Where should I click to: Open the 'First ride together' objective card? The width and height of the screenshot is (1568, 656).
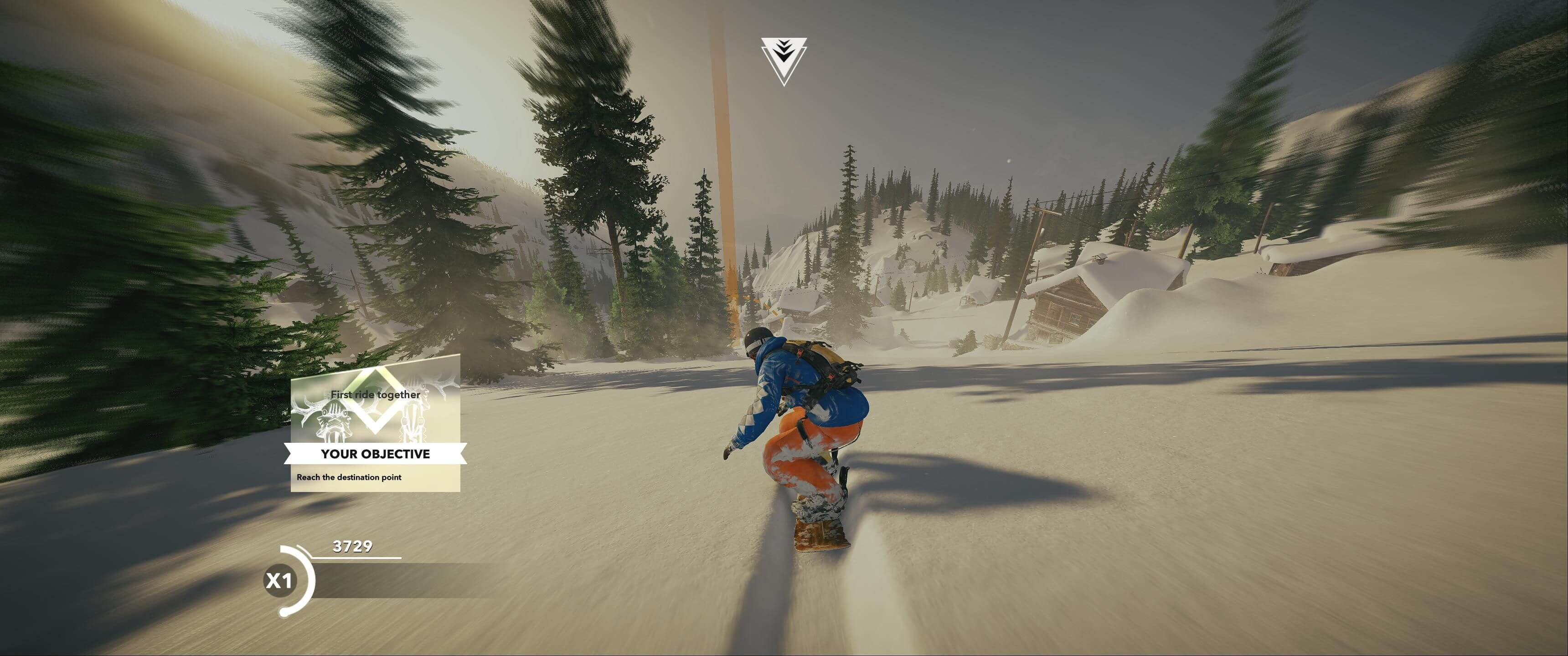point(375,422)
